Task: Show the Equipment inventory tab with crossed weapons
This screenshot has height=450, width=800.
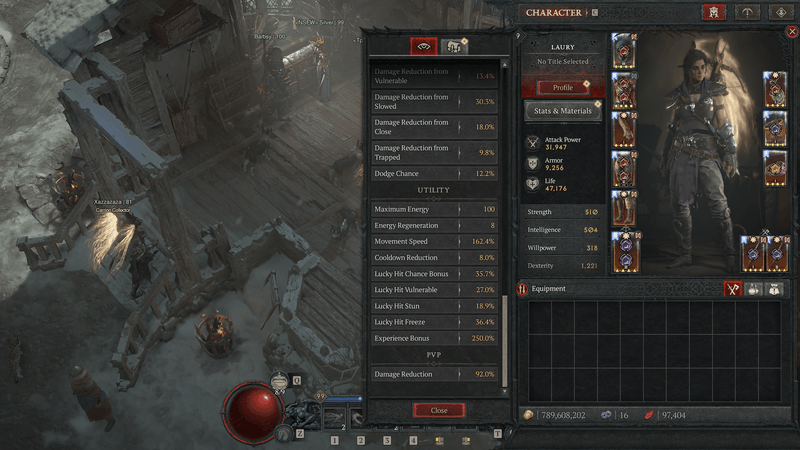Action: pyautogui.click(x=732, y=289)
